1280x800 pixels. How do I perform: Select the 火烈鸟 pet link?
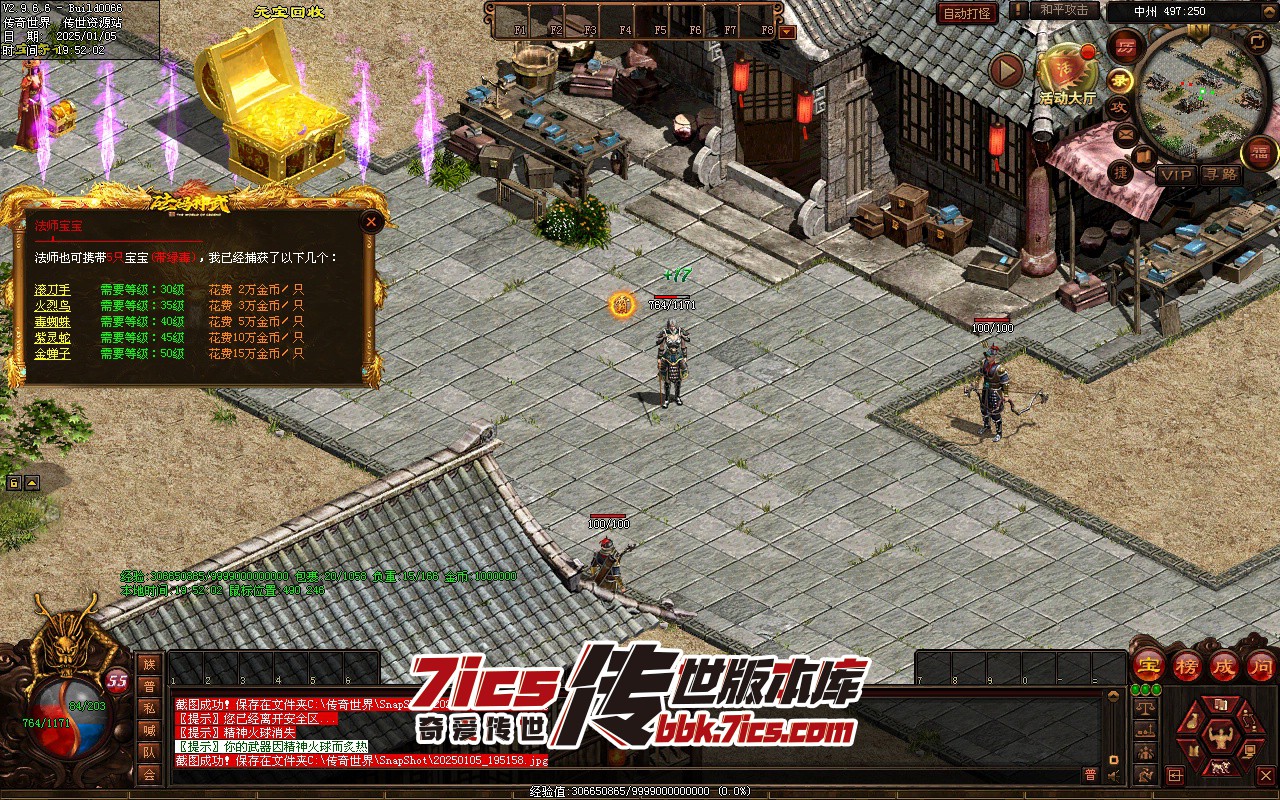pos(52,306)
